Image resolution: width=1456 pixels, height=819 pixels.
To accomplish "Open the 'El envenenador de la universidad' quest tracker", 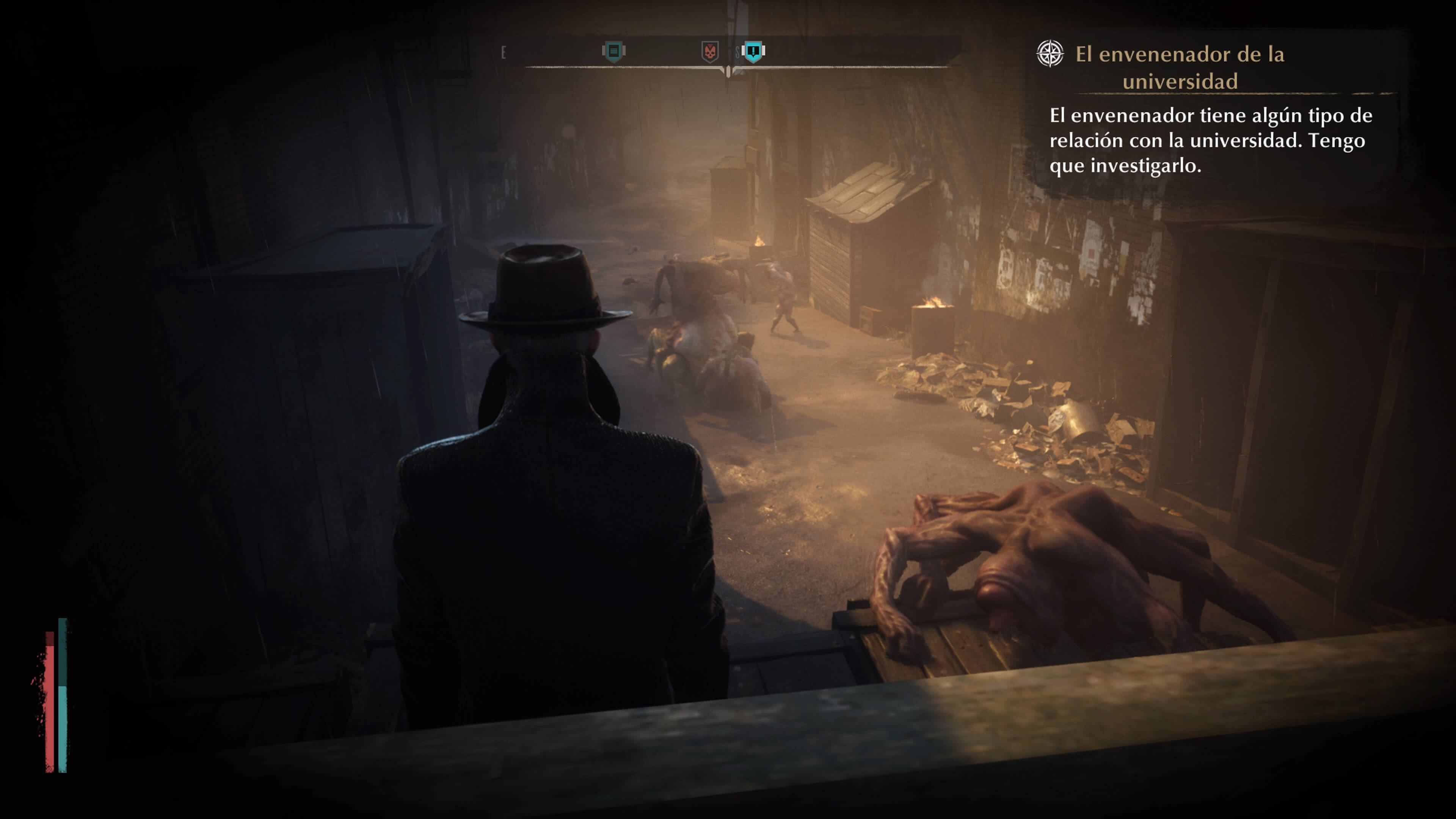I will (x=1180, y=67).
